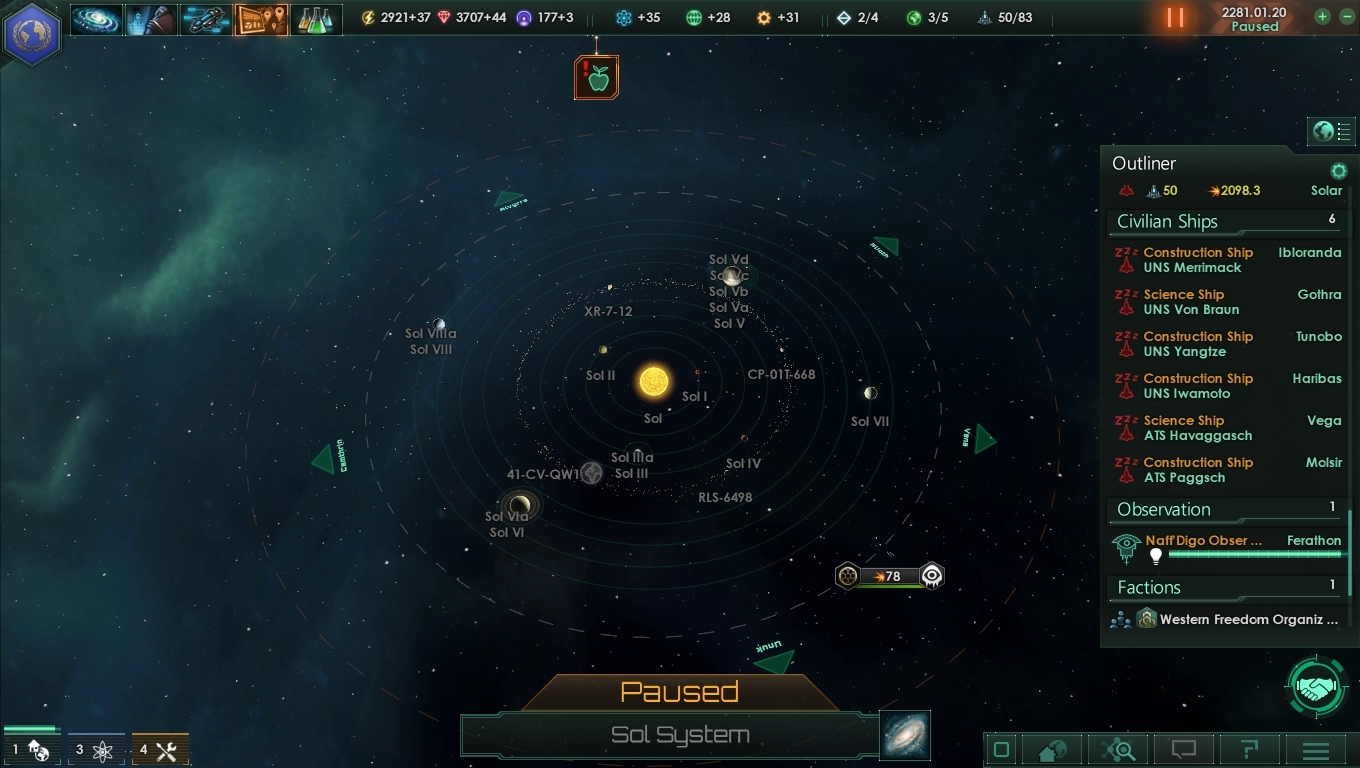The height and width of the screenshot is (768, 1360).
Task: Open the chat speech bubble button
Action: tap(1183, 749)
